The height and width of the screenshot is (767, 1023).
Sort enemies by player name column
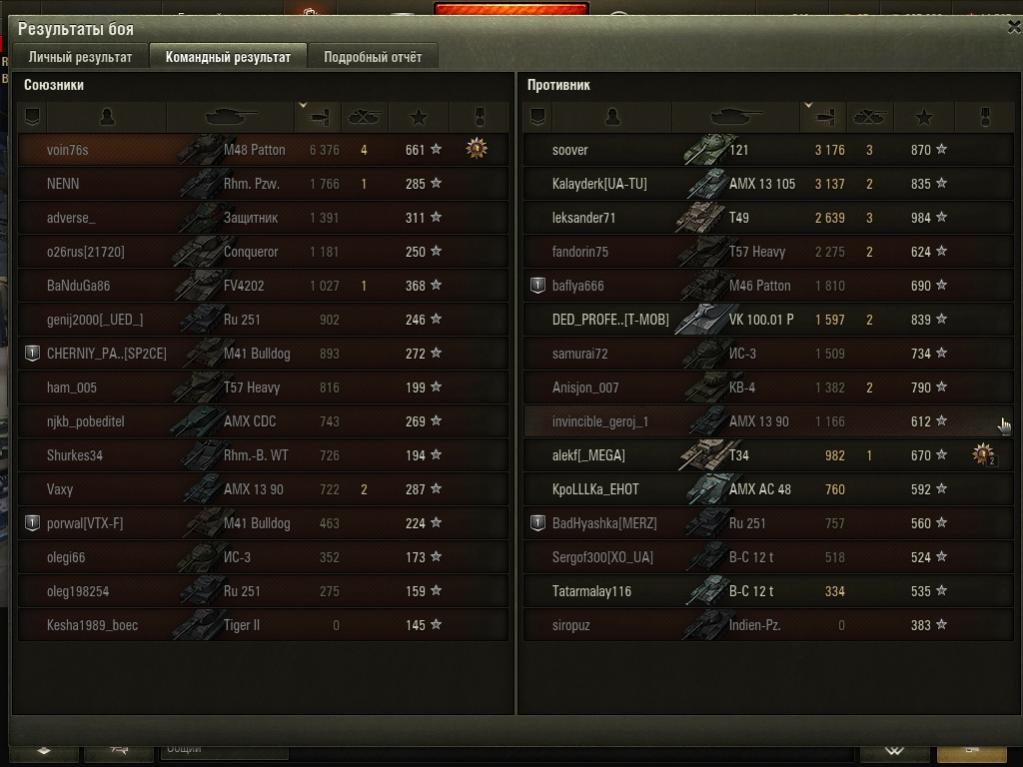[613, 117]
